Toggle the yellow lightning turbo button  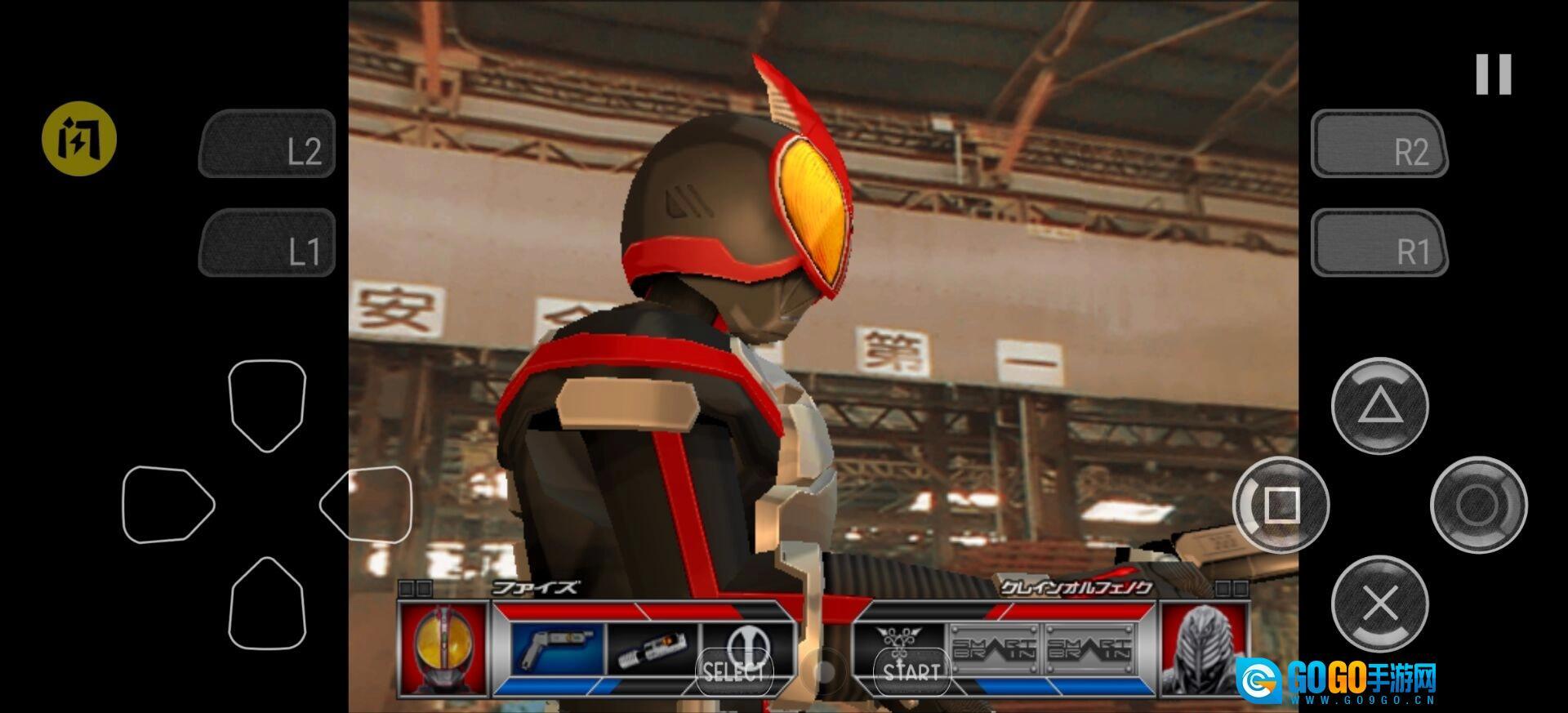(79, 139)
